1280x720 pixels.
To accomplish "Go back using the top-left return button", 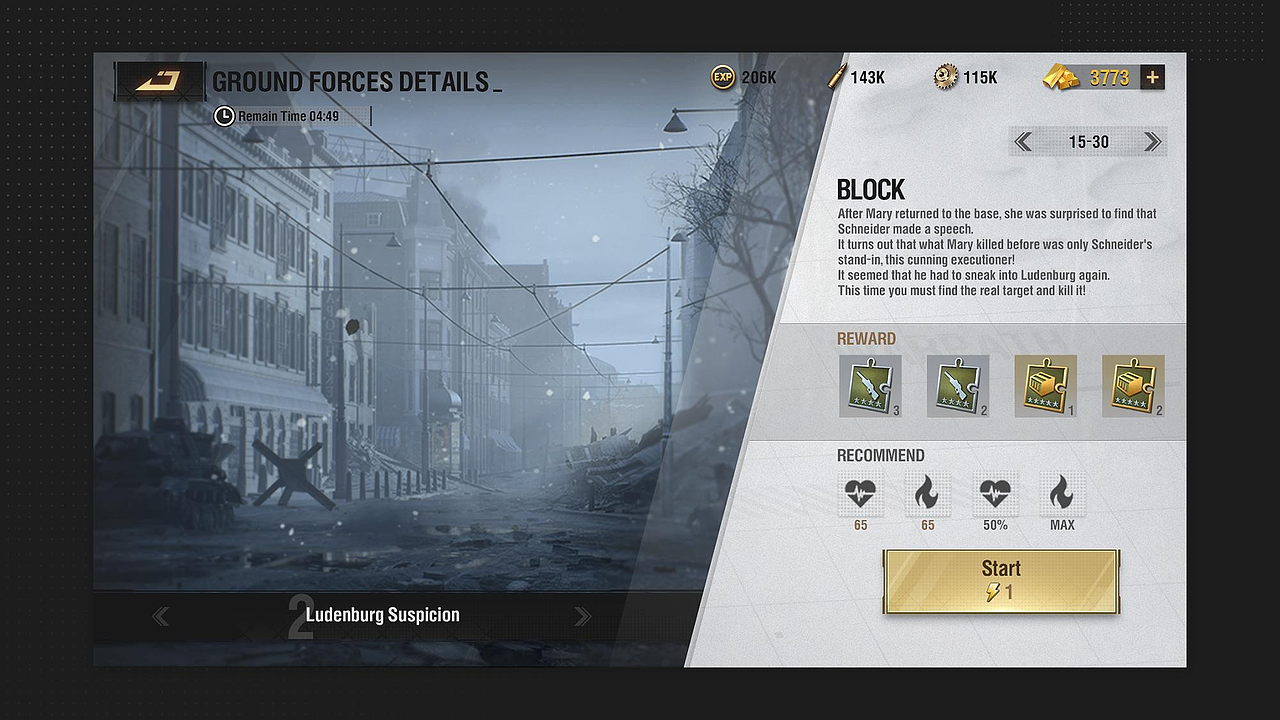I will [159, 82].
